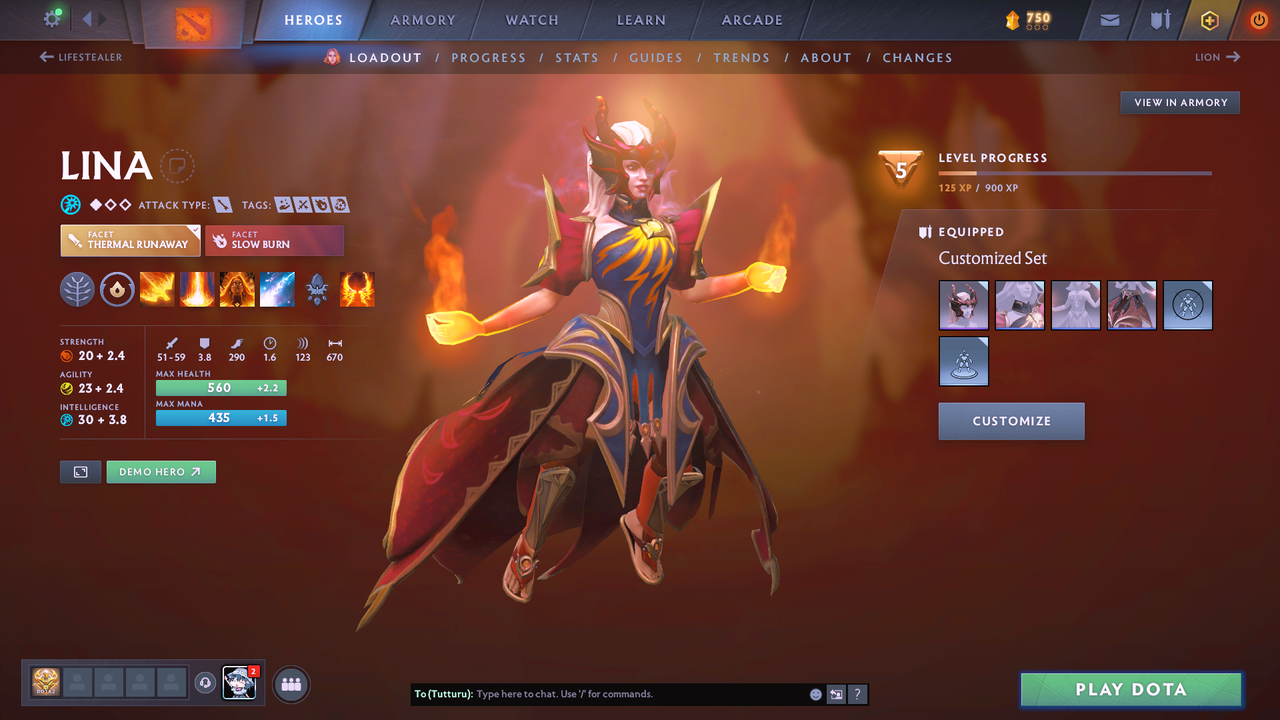Image resolution: width=1280 pixels, height=720 pixels.
Task: Open the ARCADE section
Action: pyautogui.click(x=751, y=19)
